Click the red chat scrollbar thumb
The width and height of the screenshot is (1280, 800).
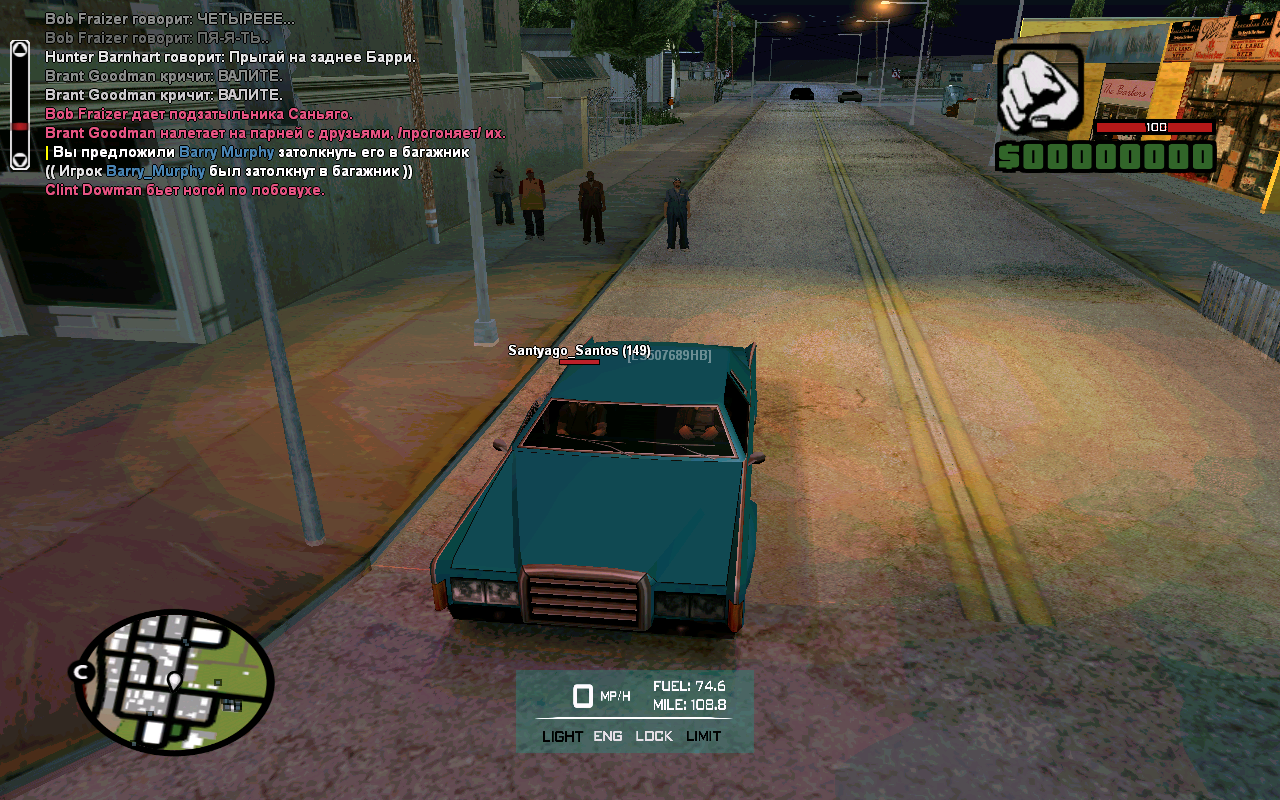click(x=19, y=126)
